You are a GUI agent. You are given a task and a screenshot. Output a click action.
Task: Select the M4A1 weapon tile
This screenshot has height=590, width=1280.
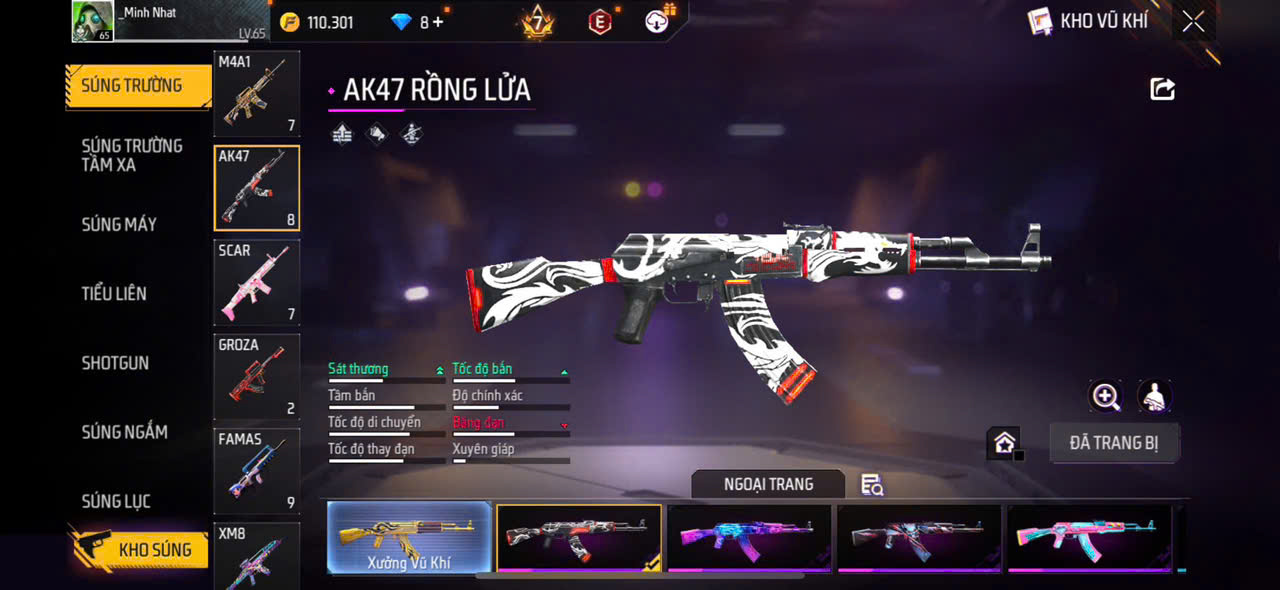tap(256, 94)
